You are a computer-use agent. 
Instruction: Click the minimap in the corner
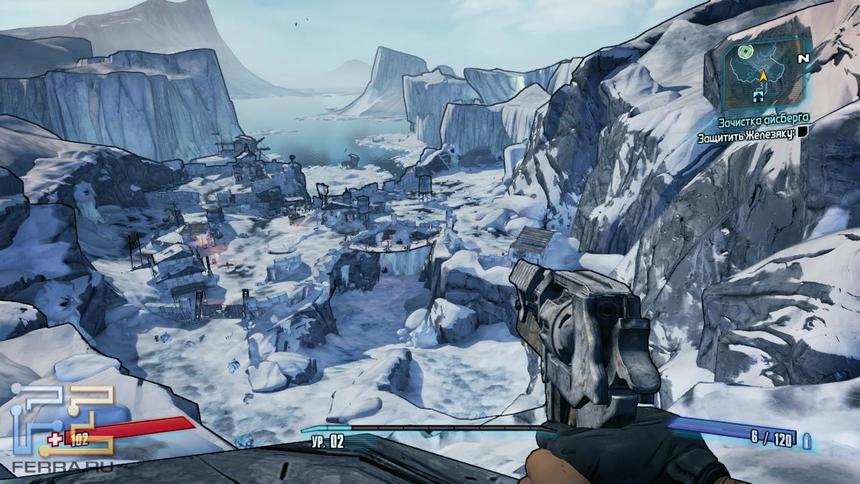[767, 74]
